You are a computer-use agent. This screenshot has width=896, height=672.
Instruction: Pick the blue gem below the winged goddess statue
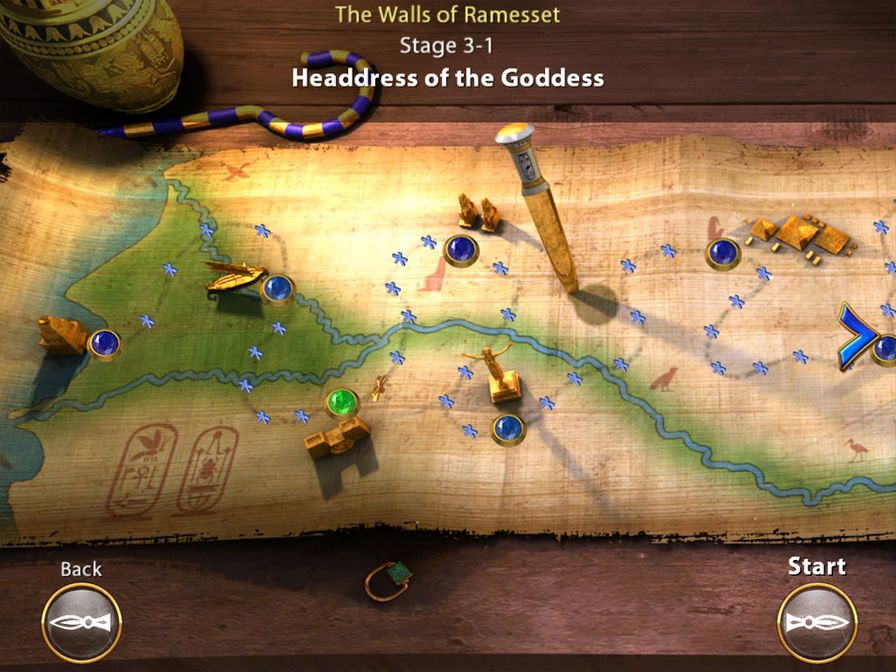pyautogui.click(x=508, y=429)
